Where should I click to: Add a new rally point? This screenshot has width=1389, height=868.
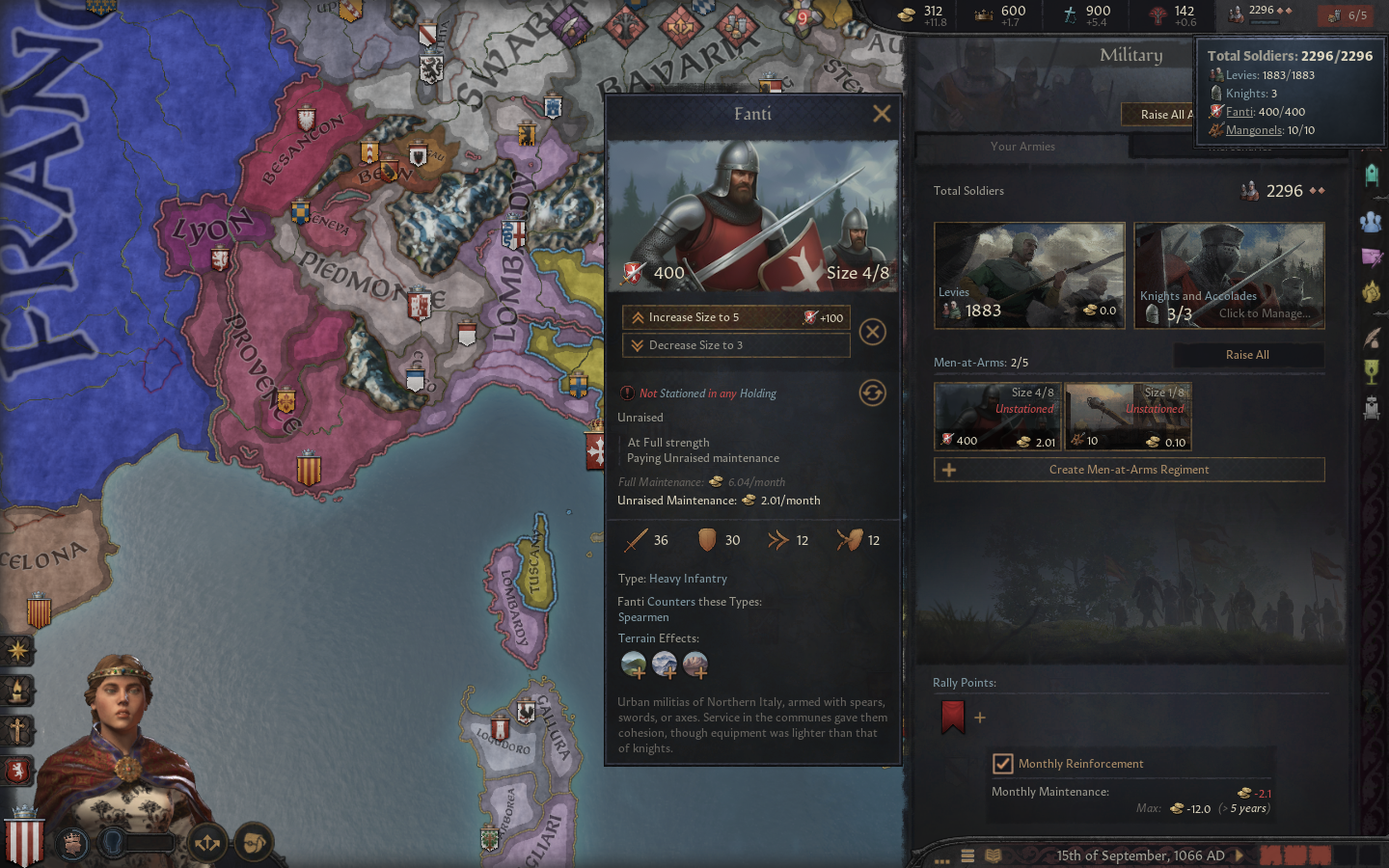(980, 718)
